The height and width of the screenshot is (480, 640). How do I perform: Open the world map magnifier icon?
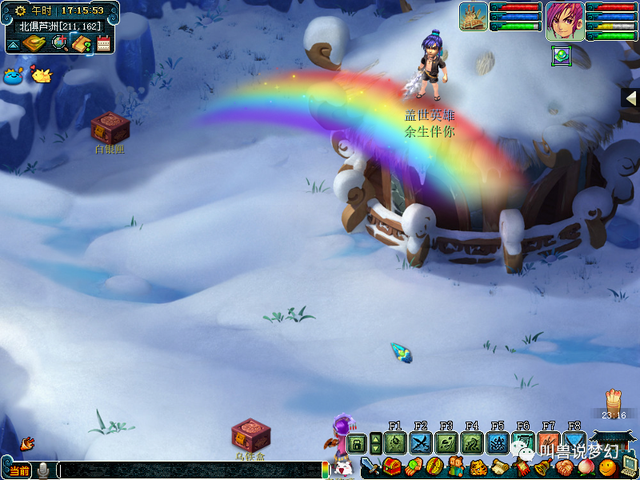(x=59, y=43)
